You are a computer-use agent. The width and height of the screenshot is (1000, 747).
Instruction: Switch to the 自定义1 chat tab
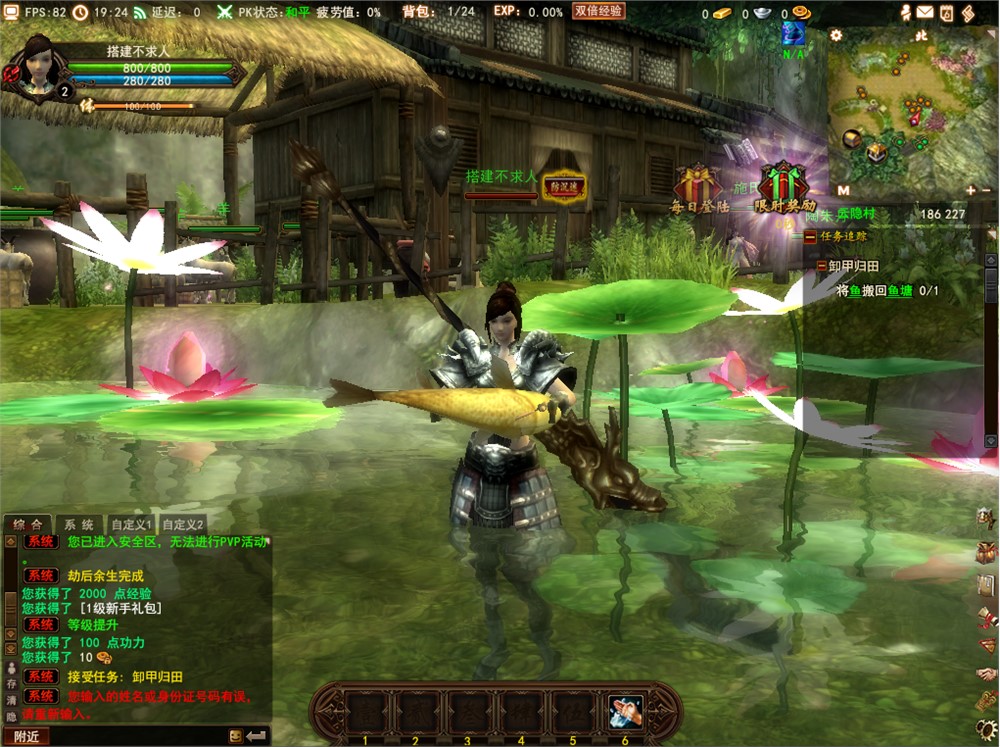pos(132,524)
